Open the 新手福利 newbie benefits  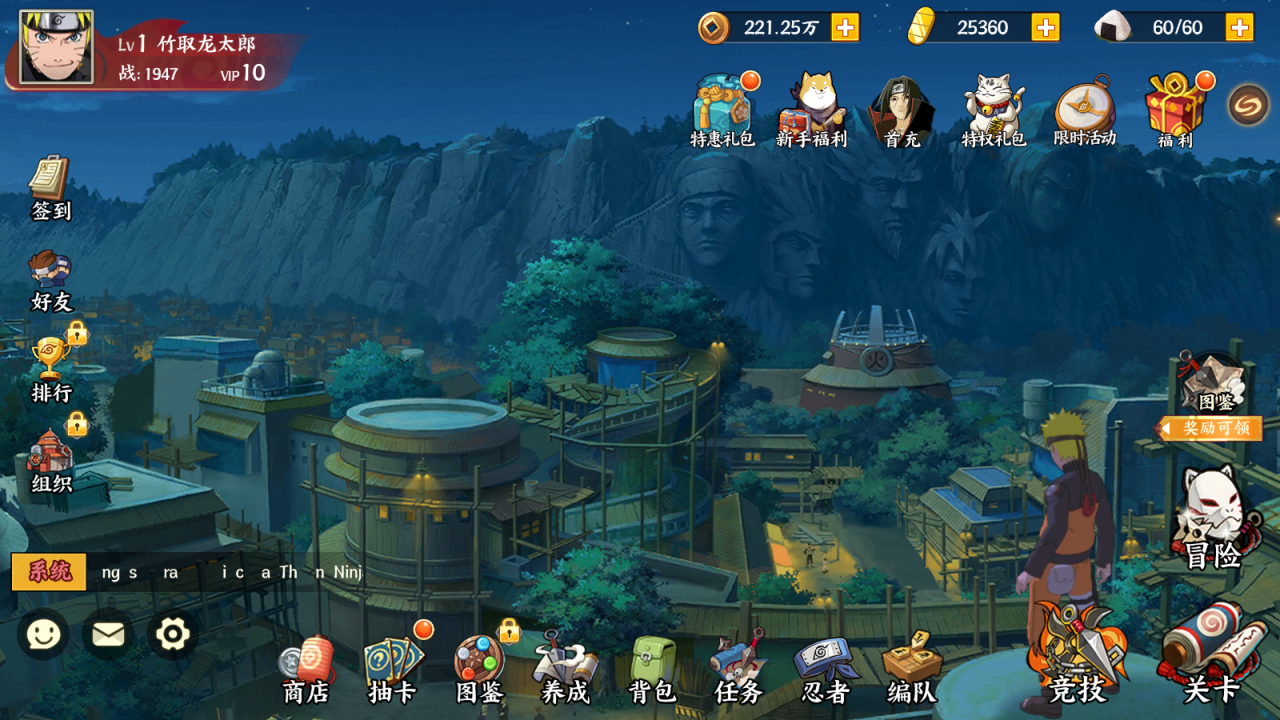[x=811, y=110]
